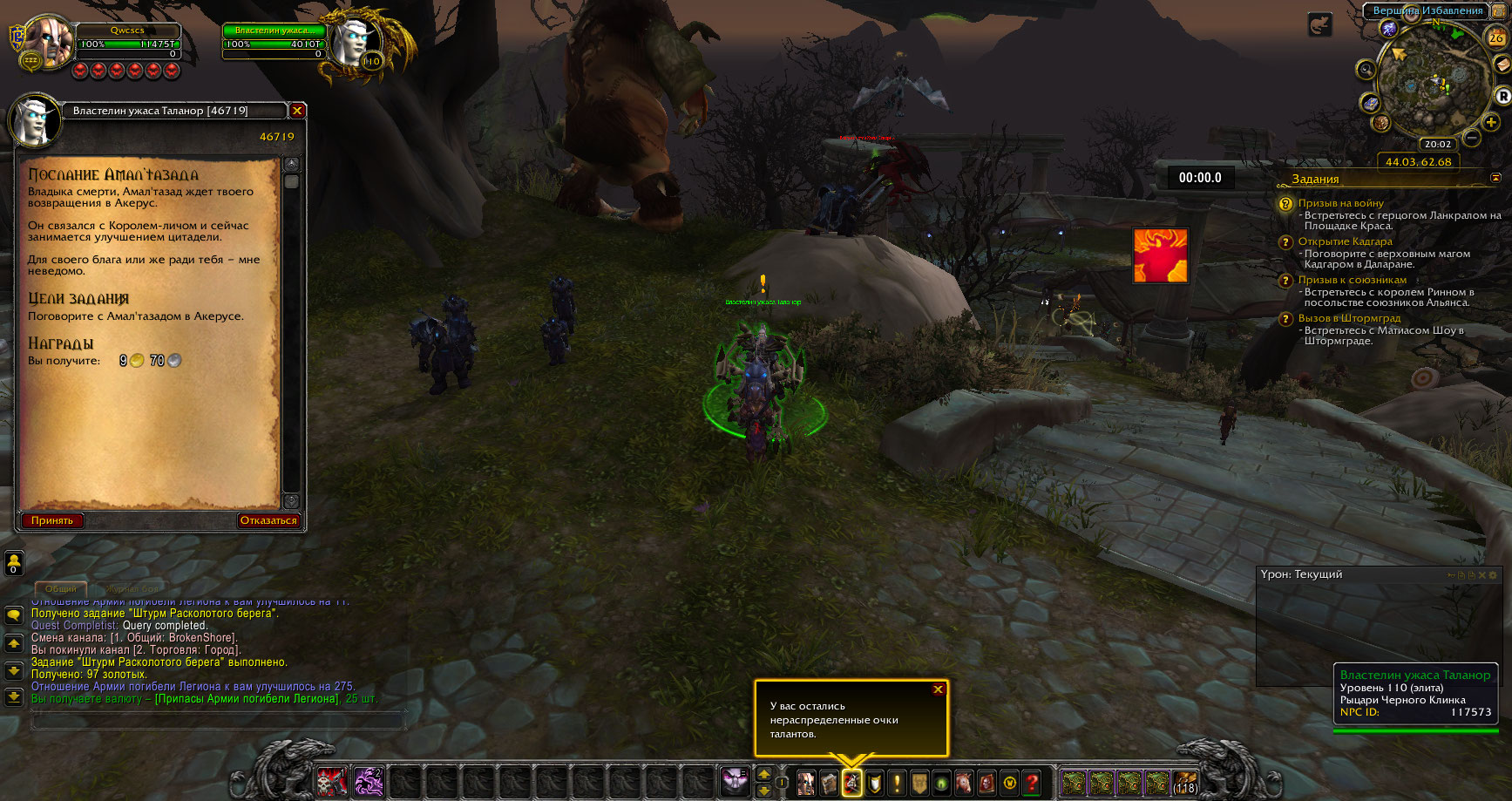Accept the quest with the Принять button
The image size is (1512, 801).
[52, 520]
